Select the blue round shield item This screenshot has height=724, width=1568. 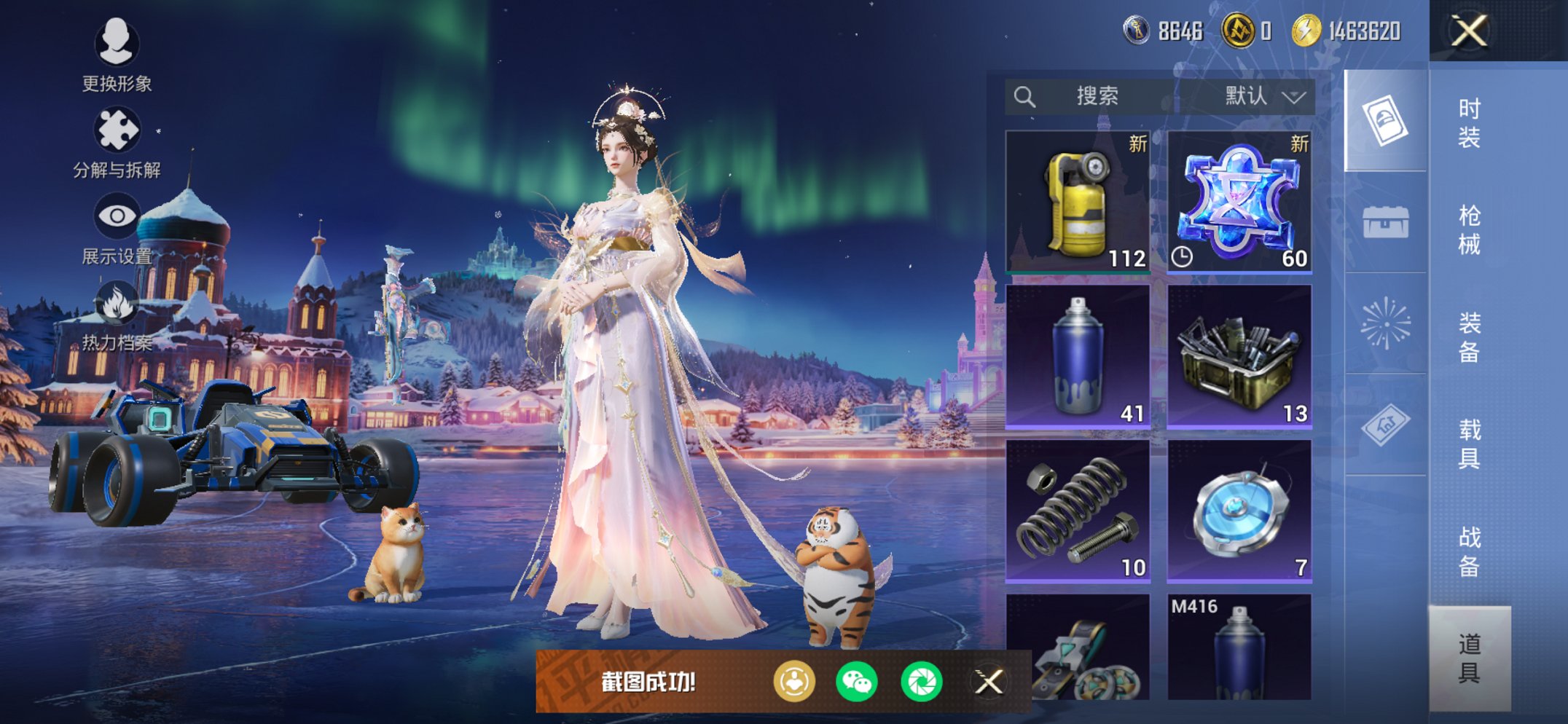(x=1239, y=510)
